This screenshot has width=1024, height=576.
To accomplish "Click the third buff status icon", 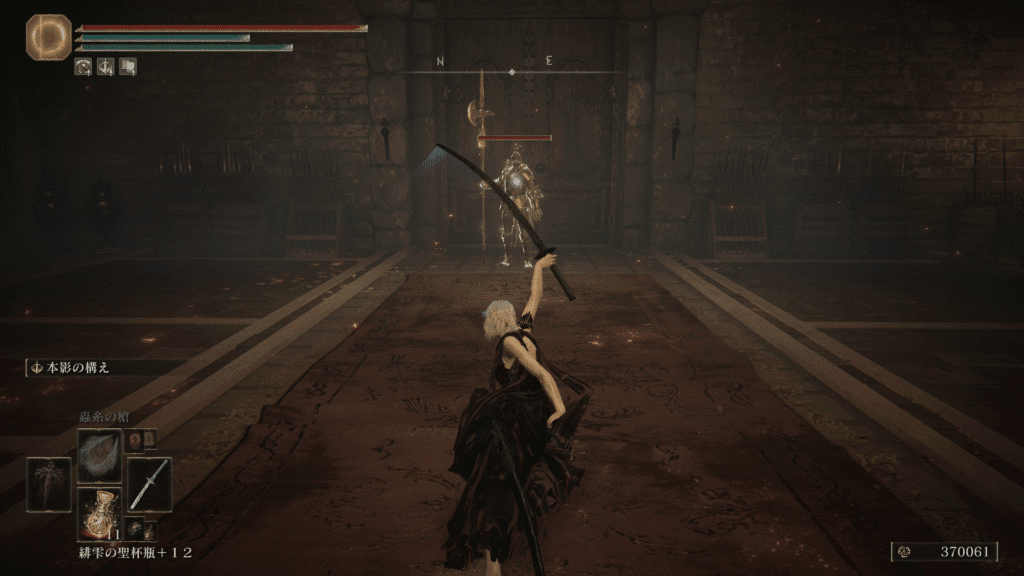I will coord(128,67).
